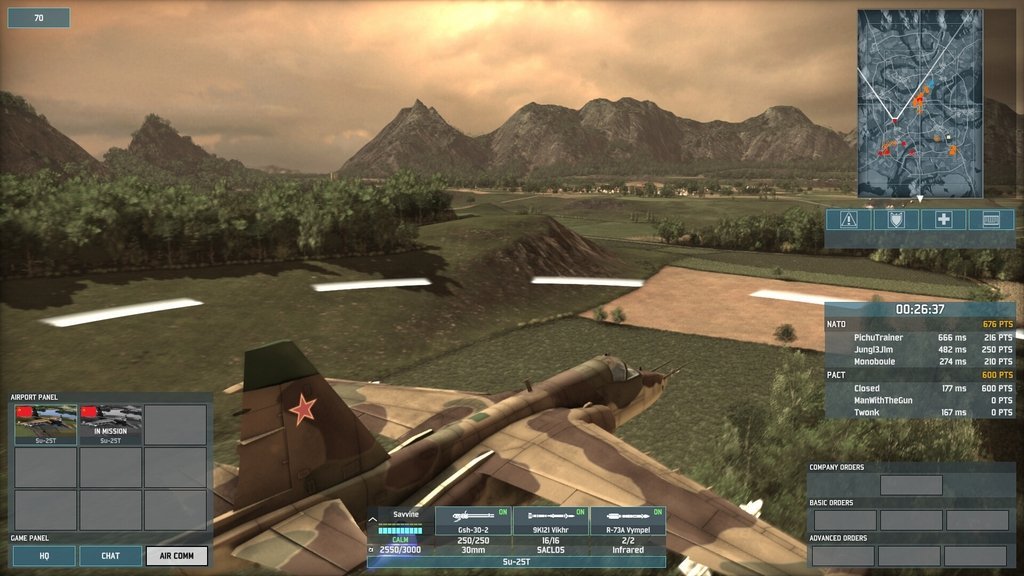Click the Su-25T unit name bar
Screen dimensions: 1024x576
point(516,562)
